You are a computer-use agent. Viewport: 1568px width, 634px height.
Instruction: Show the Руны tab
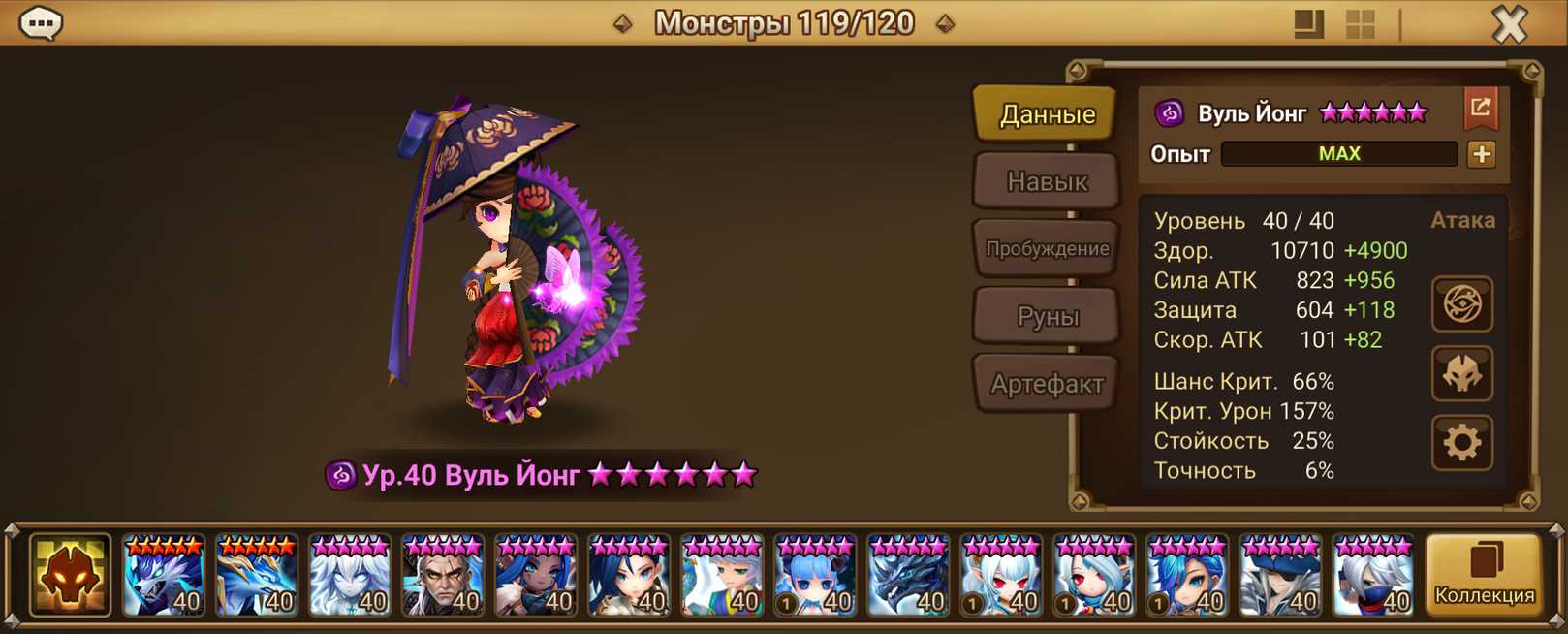point(1047,316)
